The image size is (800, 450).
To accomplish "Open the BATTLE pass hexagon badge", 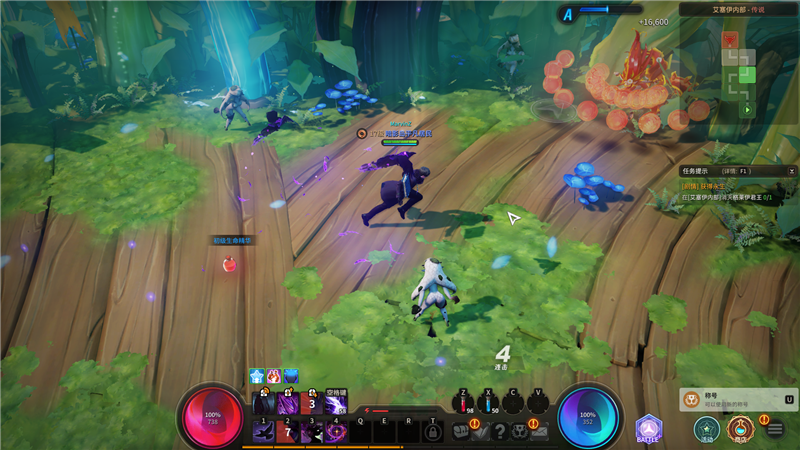I will tap(648, 428).
